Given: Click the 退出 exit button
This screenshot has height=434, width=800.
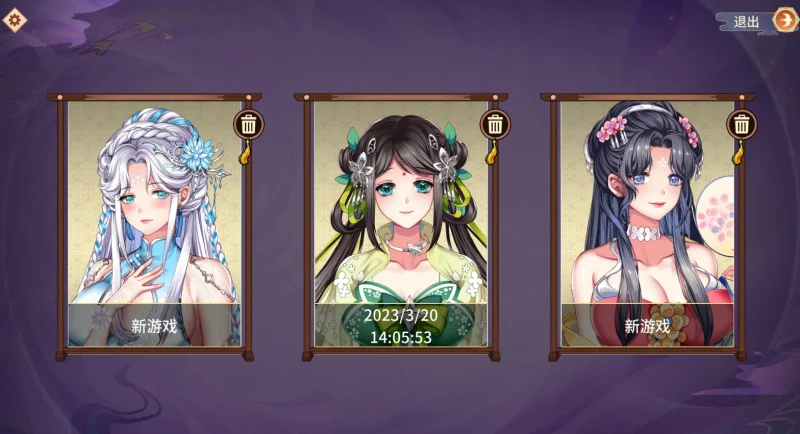Looking at the screenshot, I should pyautogui.click(x=760, y=21).
